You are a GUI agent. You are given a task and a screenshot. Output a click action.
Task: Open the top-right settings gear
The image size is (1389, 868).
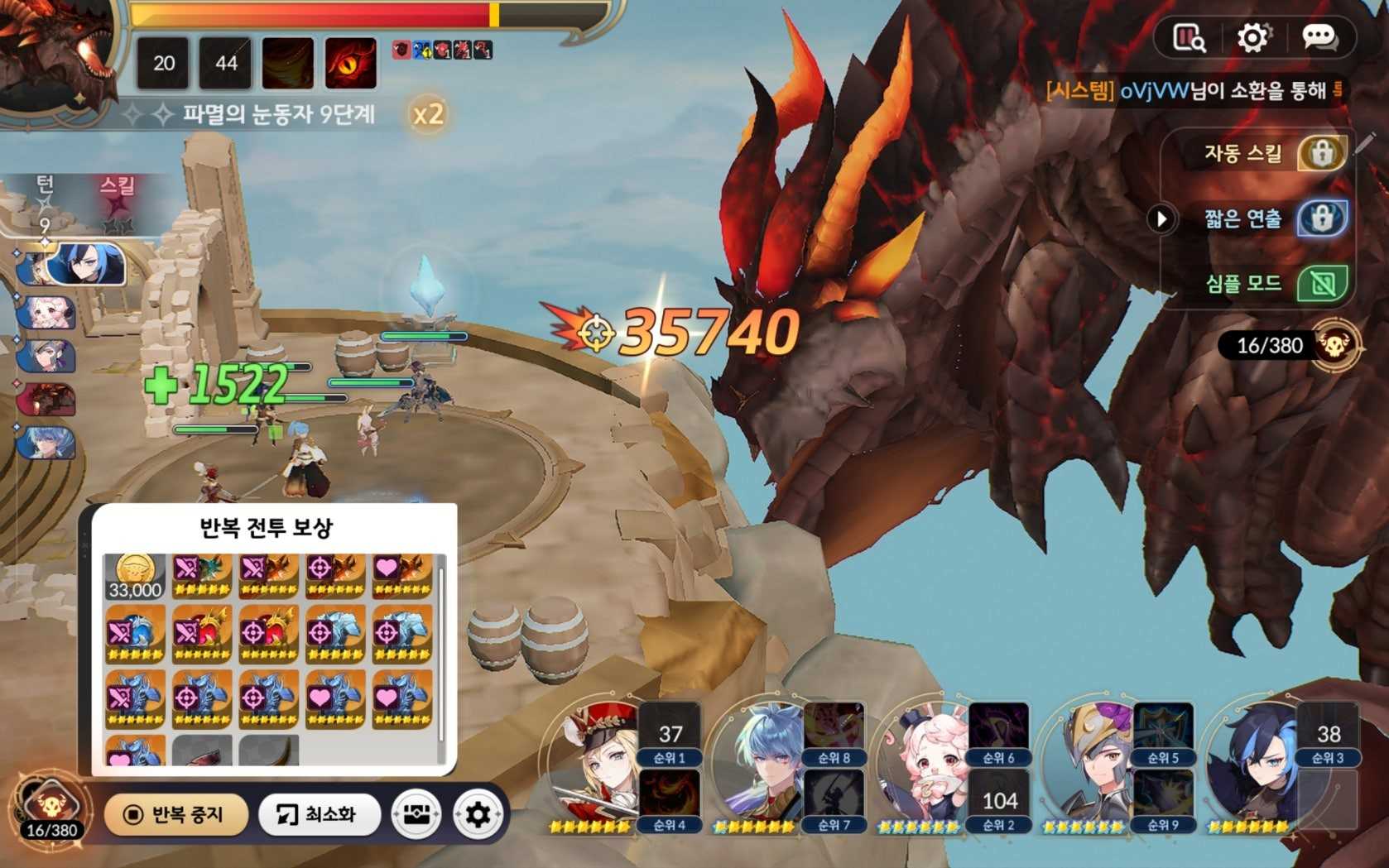click(x=1252, y=37)
